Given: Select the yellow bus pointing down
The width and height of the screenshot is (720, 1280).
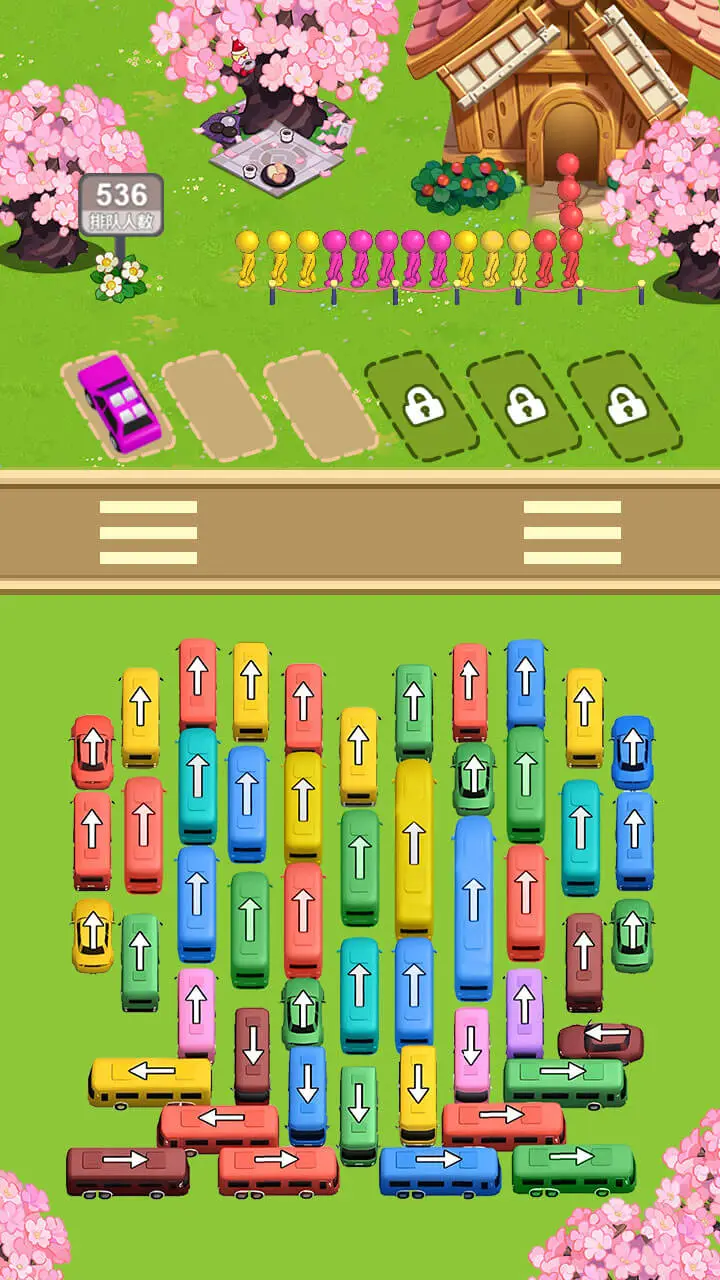Looking at the screenshot, I should click(x=418, y=1094).
